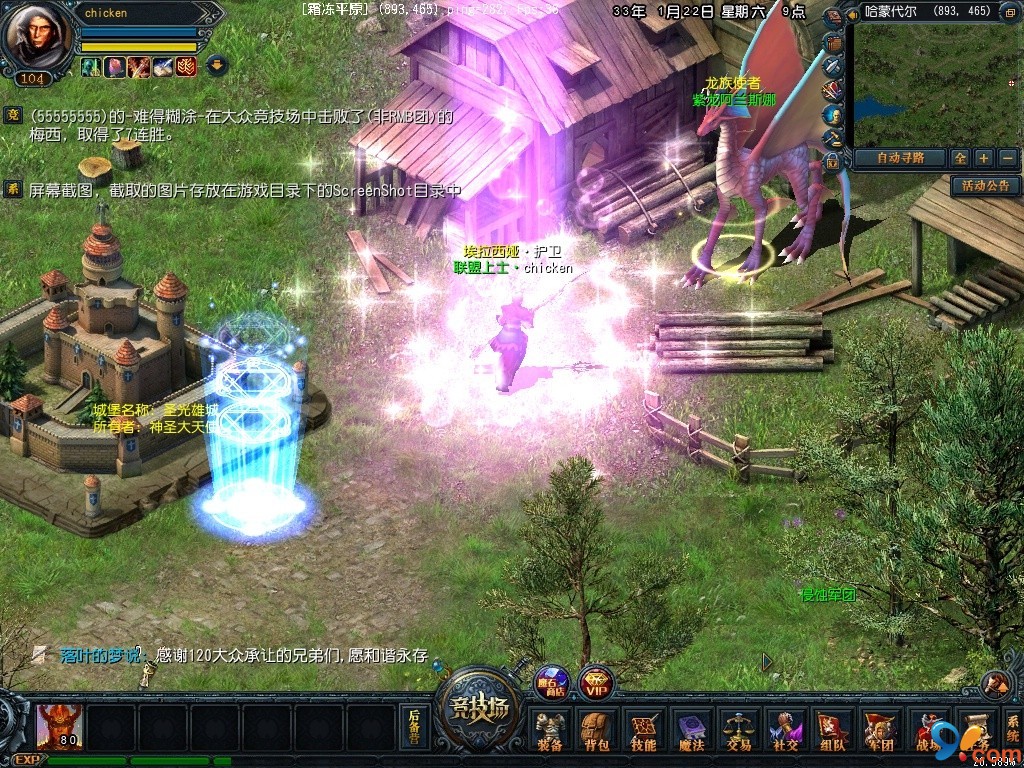Open the 技能 skills menu
This screenshot has width=1024, height=768.
643,729
